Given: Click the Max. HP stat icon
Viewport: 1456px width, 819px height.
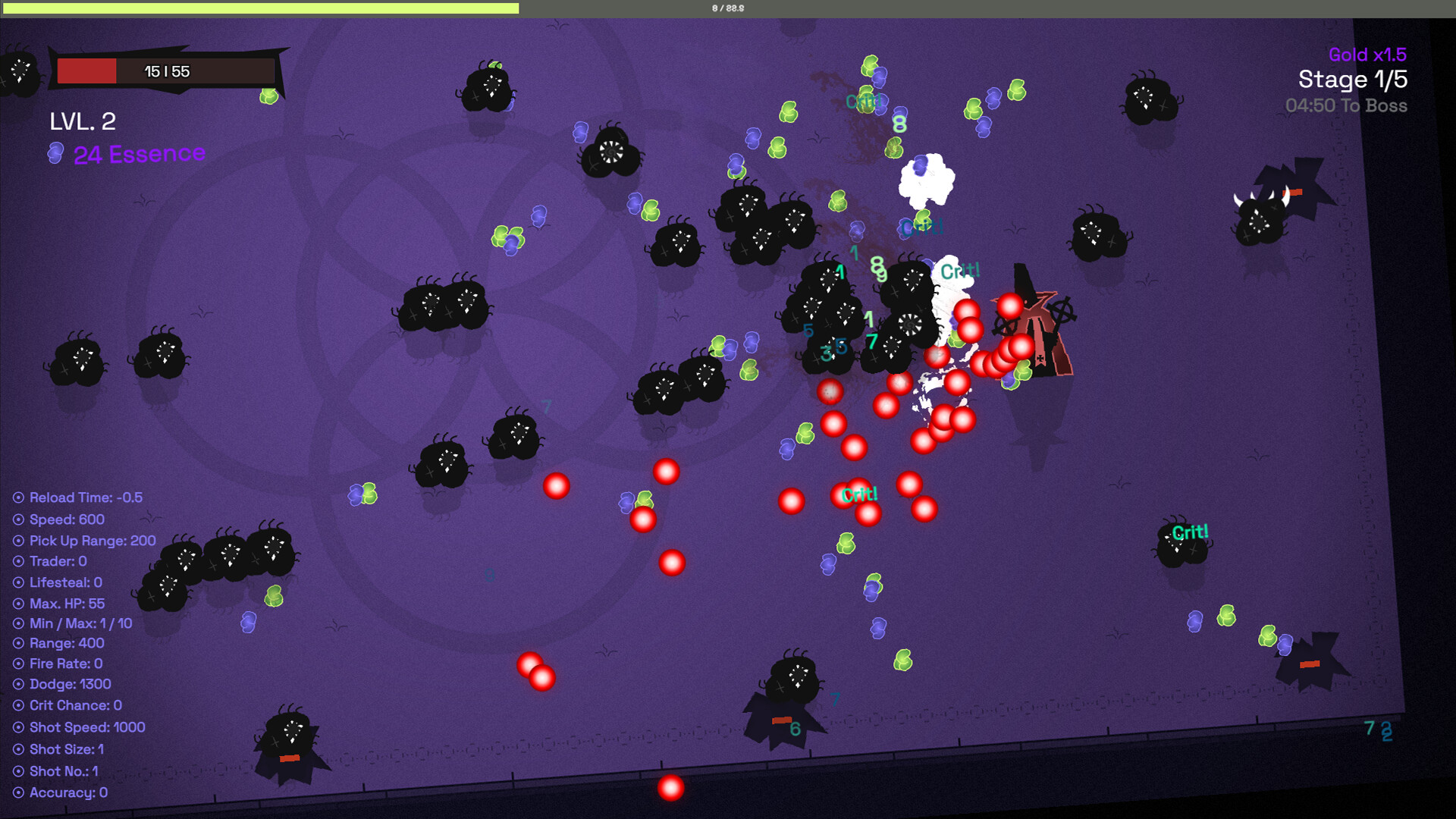Looking at the screenshot, I should point(18,604).
